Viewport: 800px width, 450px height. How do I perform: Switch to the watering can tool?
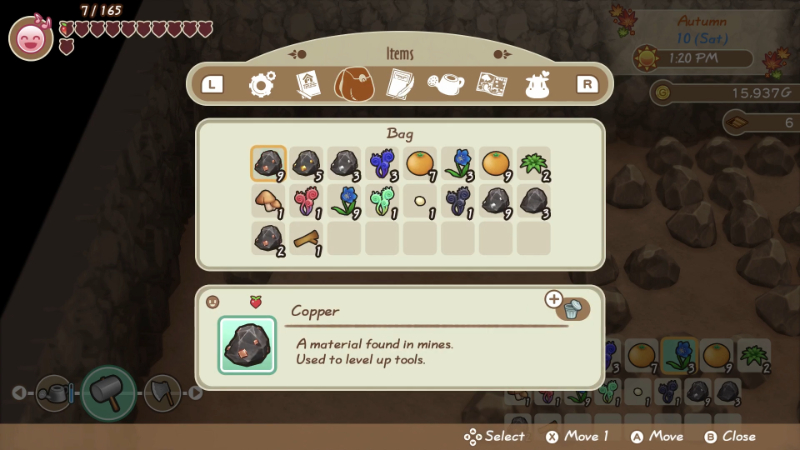[x=54, y=392]
